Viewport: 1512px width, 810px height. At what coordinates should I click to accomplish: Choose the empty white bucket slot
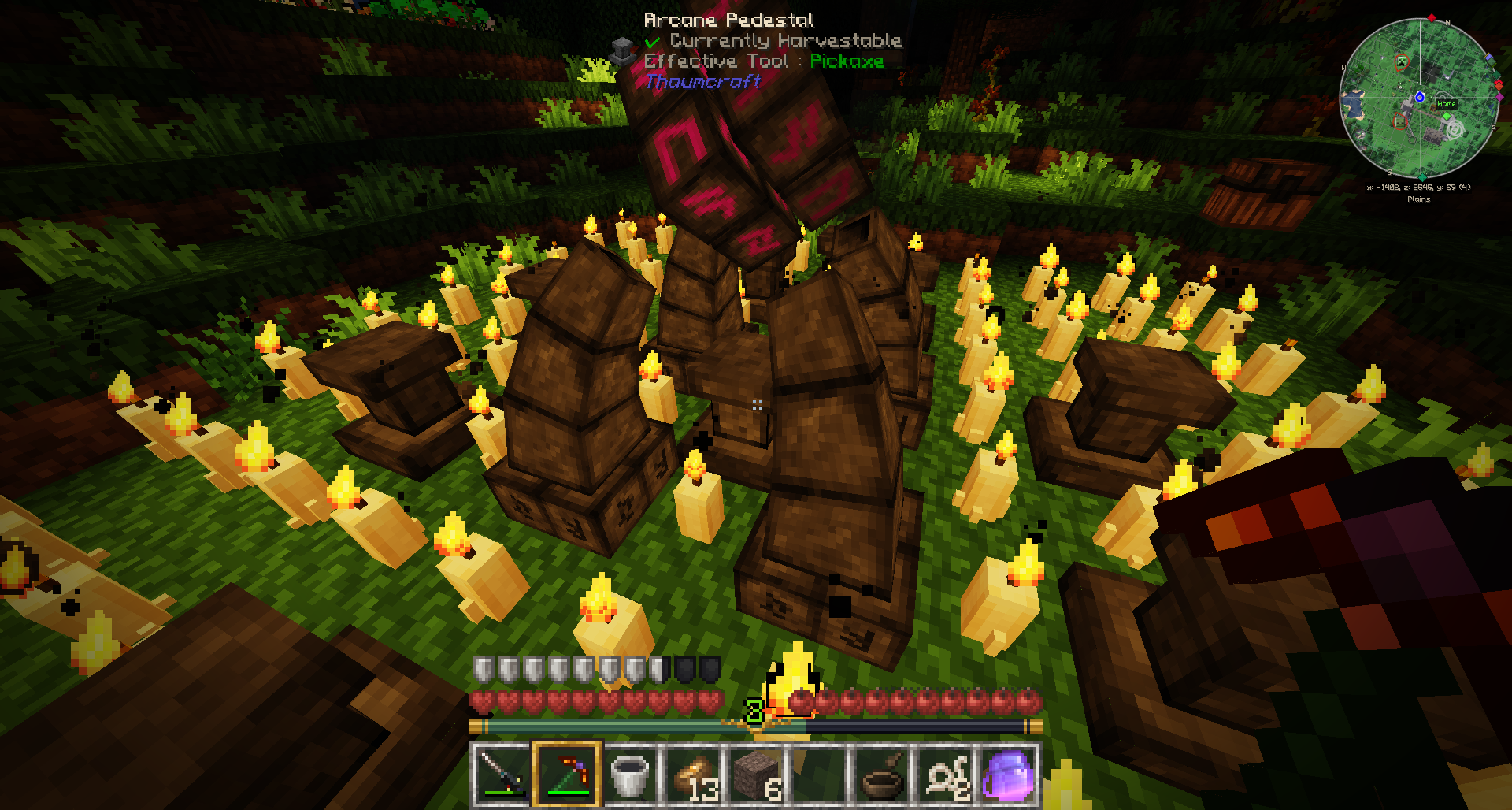pos(630,774)
